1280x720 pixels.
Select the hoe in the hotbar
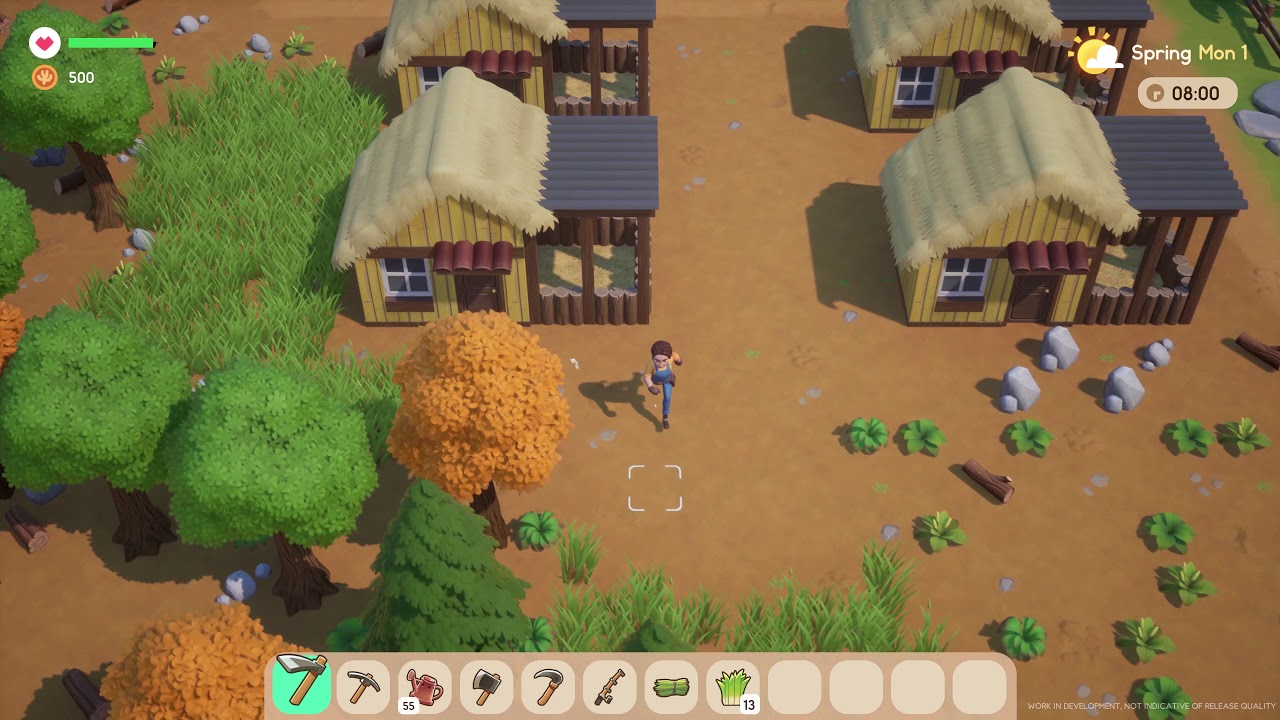(301, 685)
